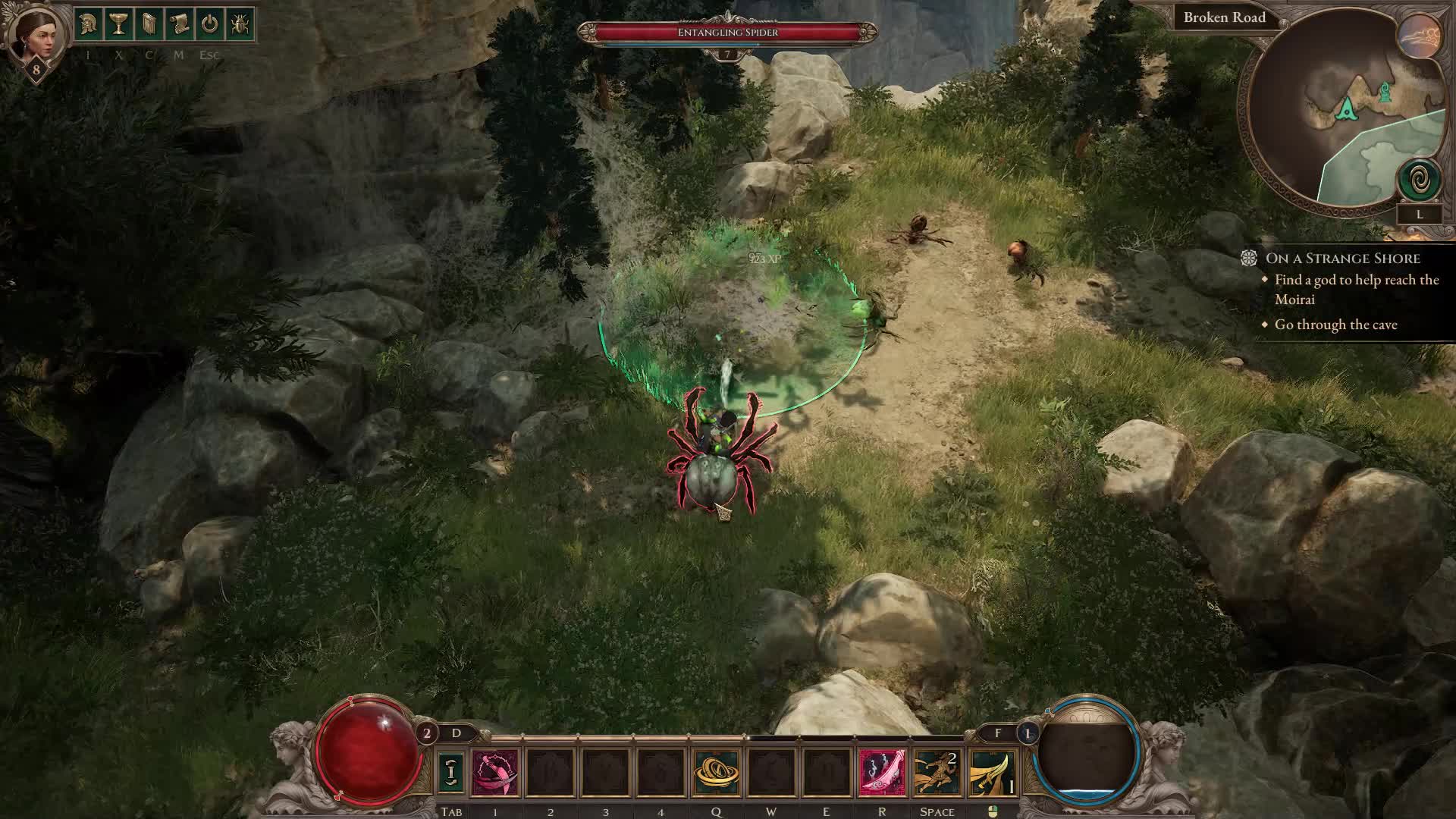
Task: Select the golden sword attack skill
Action: [x=993, y=773]
